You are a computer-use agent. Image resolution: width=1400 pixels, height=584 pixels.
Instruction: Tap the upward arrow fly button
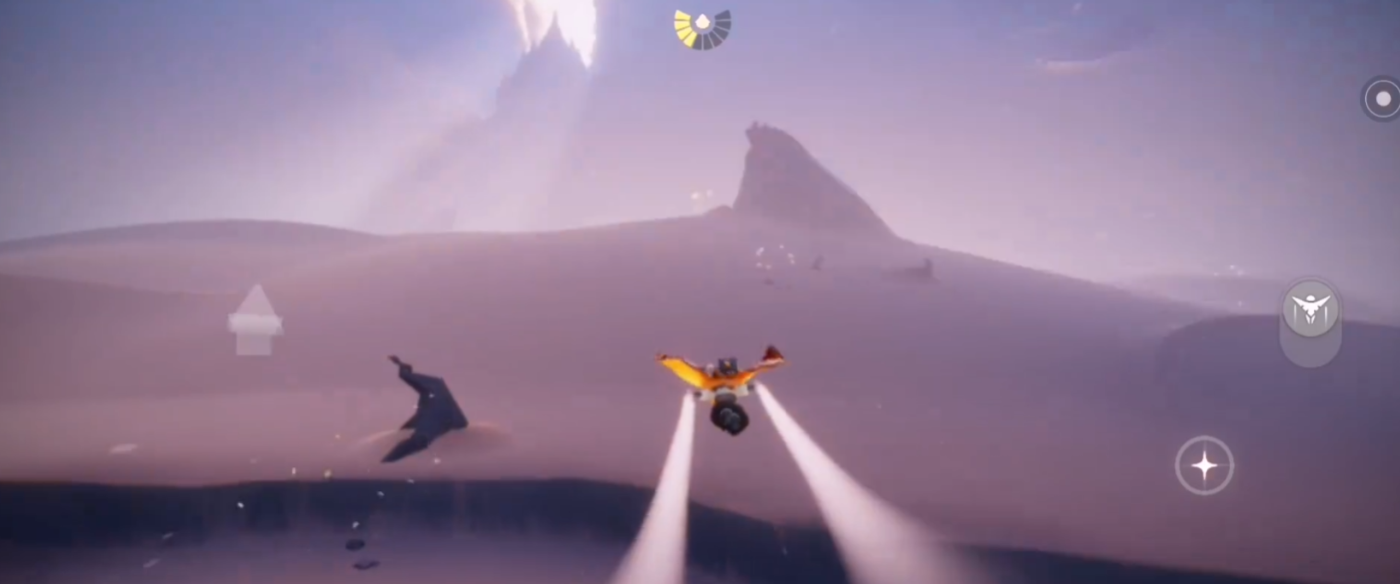click(255, 318)
